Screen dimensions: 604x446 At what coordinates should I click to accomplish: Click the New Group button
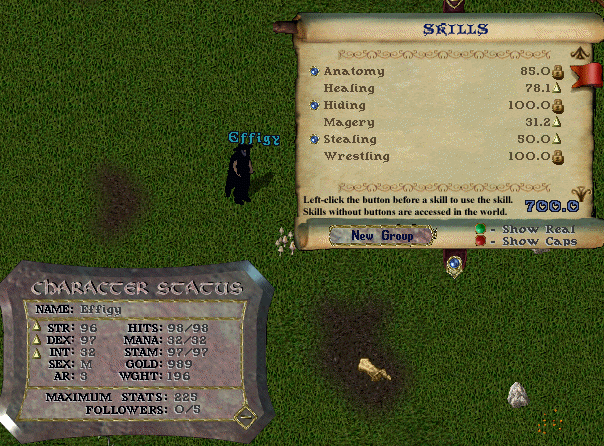click(381, 236)
